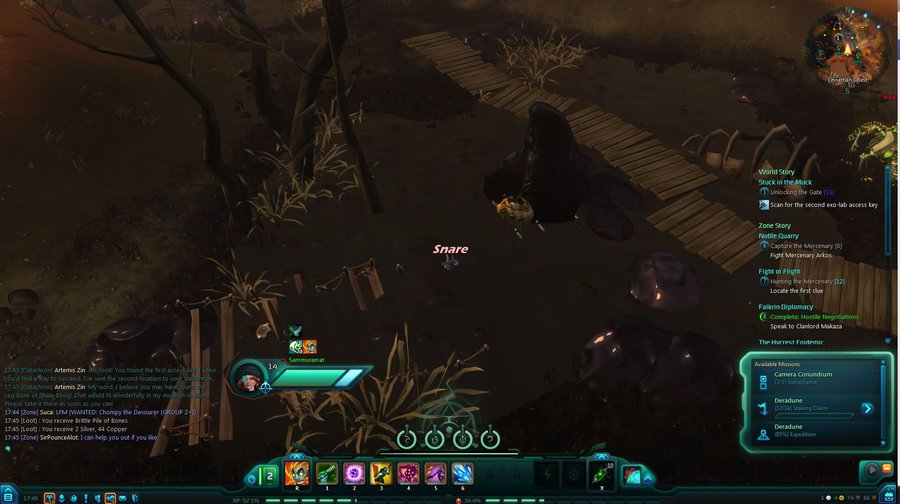Fire the blue crystal shards ability in slot 6
The height and width of the screenshot is (504, 900).
pyautogui.click(x=463, y=474)
